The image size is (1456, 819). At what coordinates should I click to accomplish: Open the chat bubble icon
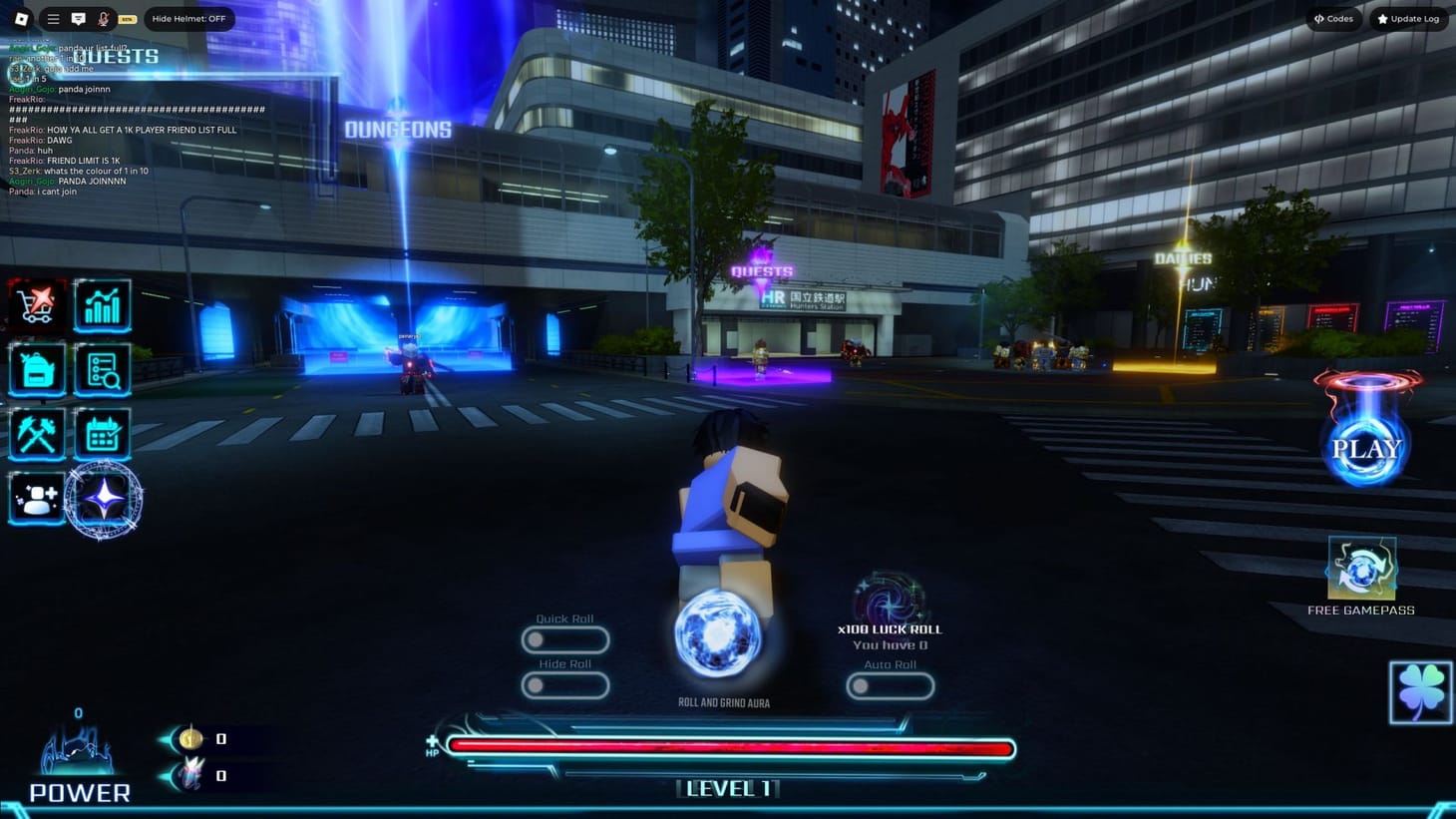[77, 18]
